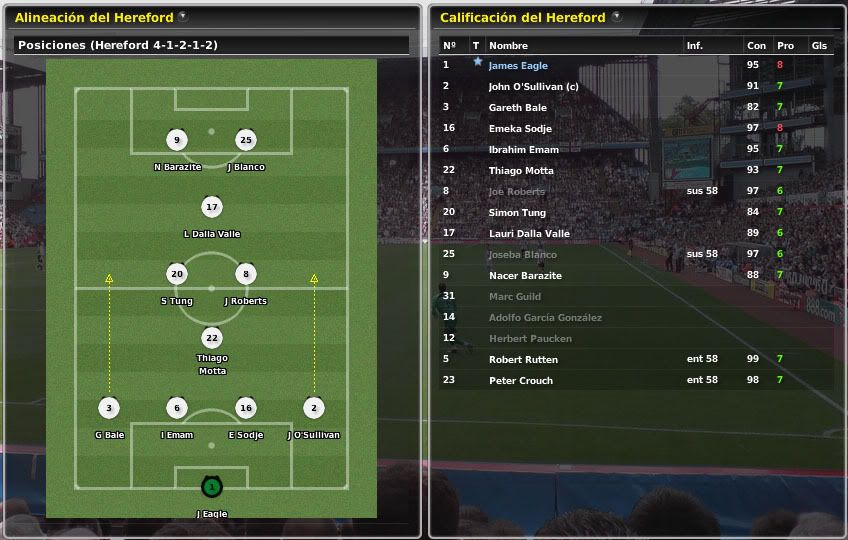Sort ratings by the Gls column header
This screenshot has width=848, height=540.
click(x=819, y=45)
